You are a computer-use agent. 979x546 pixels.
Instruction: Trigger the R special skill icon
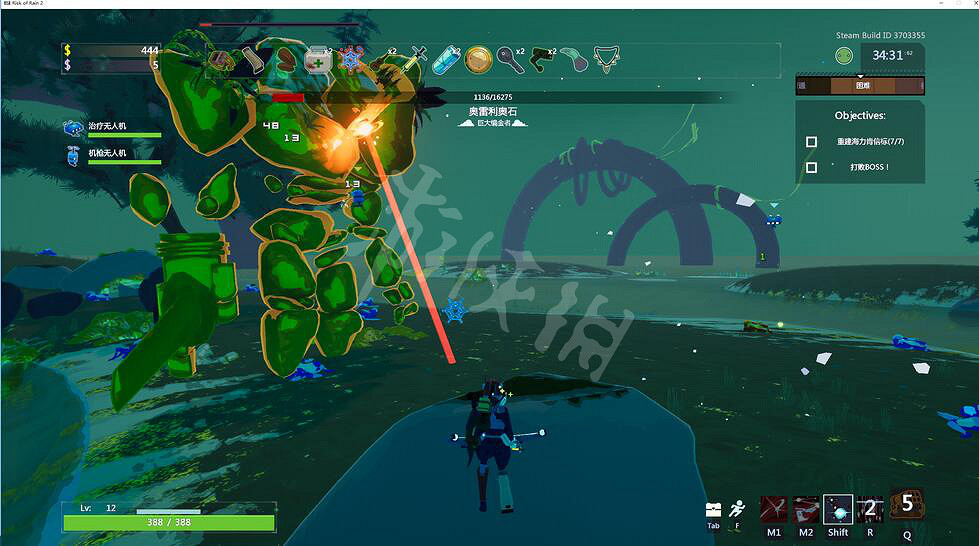[869, 509]
